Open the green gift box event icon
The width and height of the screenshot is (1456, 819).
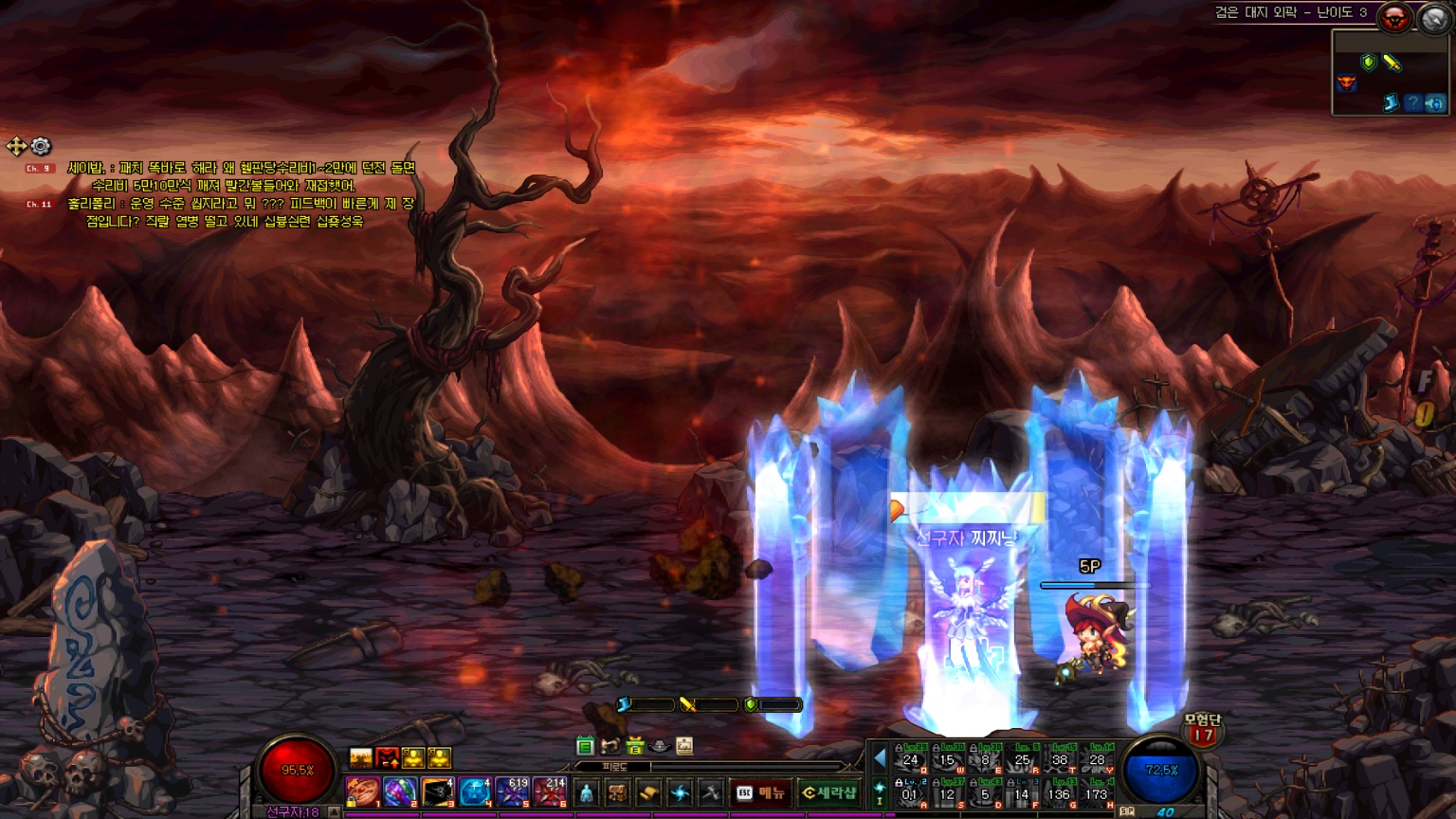pyautogui.click(x=634, y=746)
